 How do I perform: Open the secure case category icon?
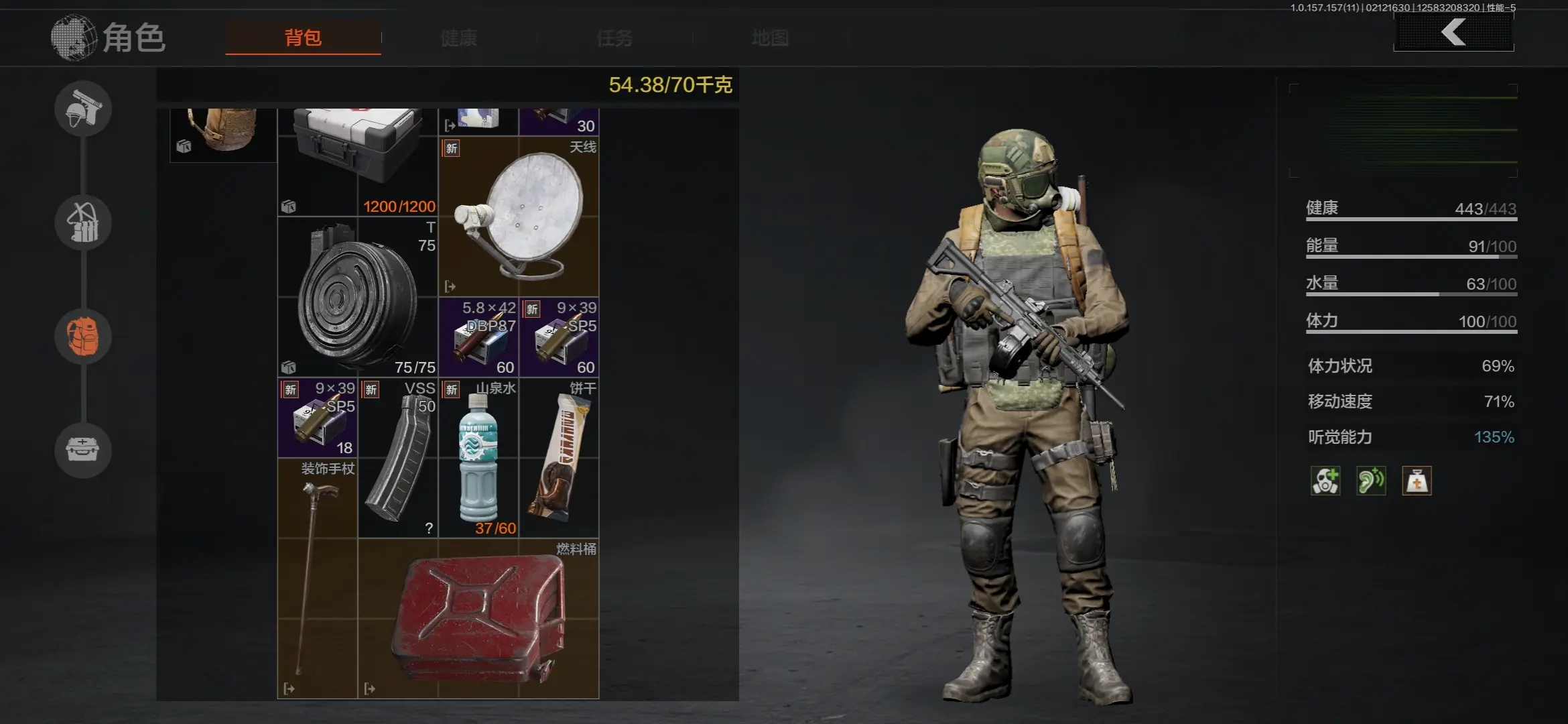tap(83, 450)
